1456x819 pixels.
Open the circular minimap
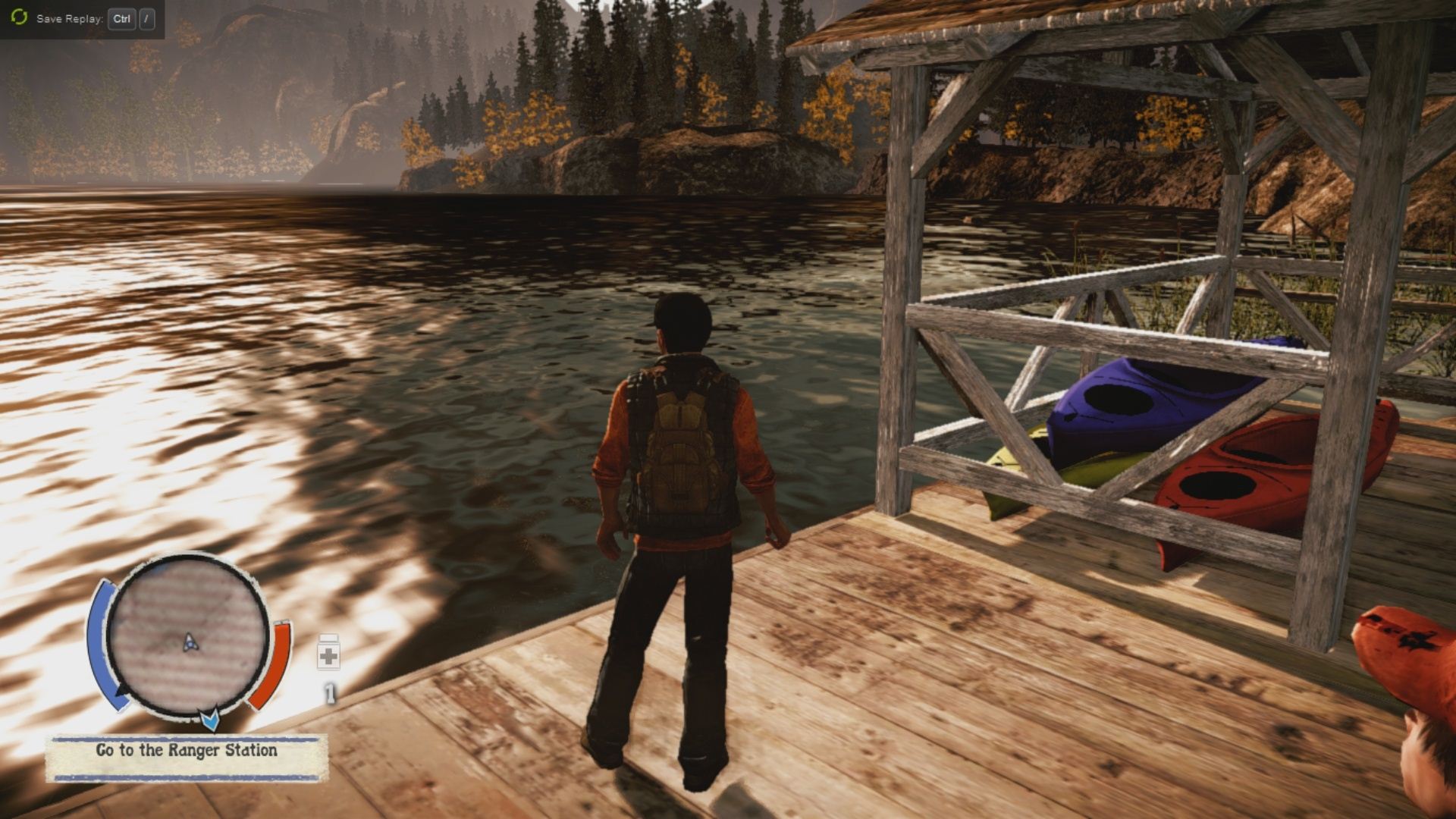pos(187,635)
